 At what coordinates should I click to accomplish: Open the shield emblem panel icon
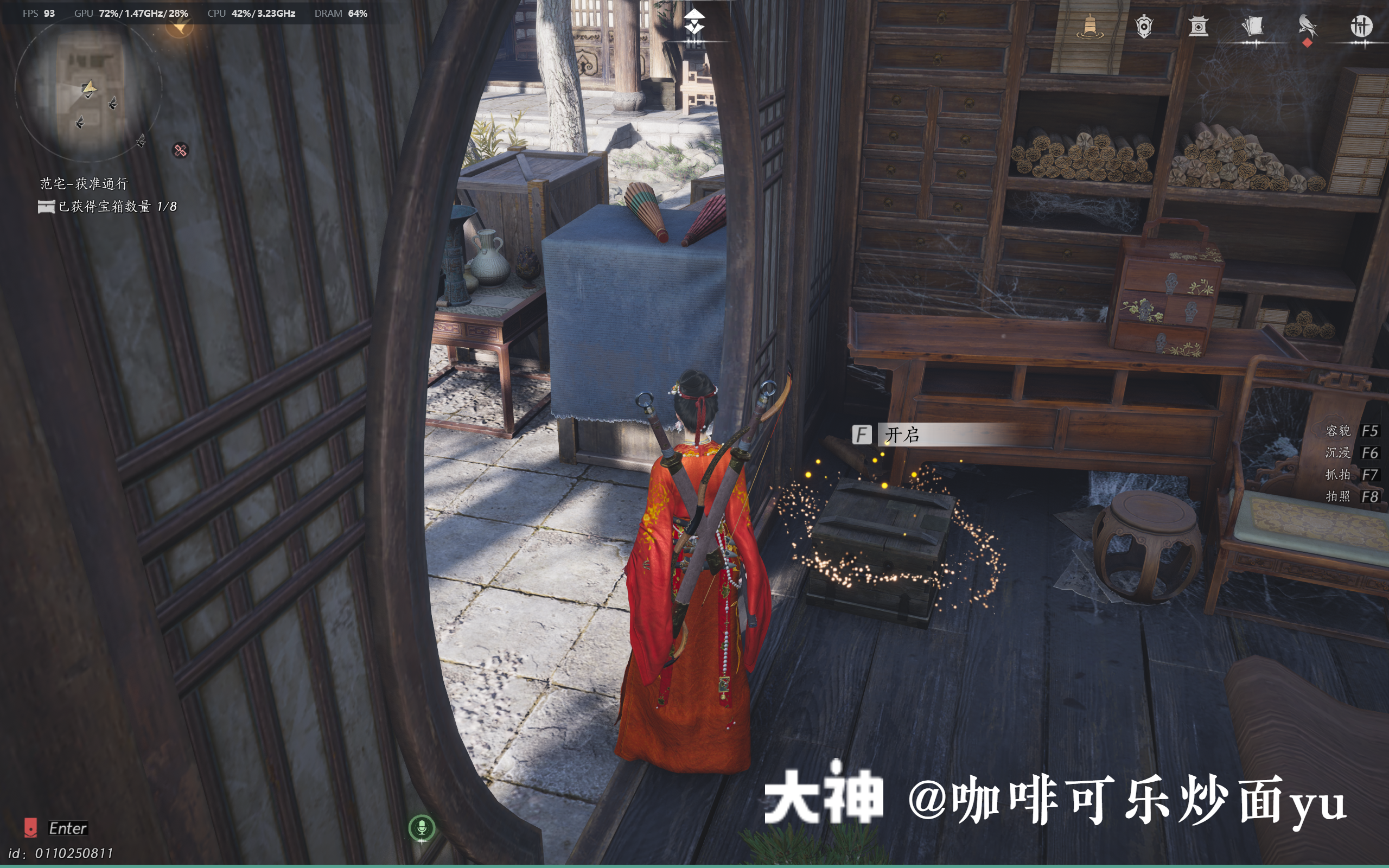(1143, 26)
